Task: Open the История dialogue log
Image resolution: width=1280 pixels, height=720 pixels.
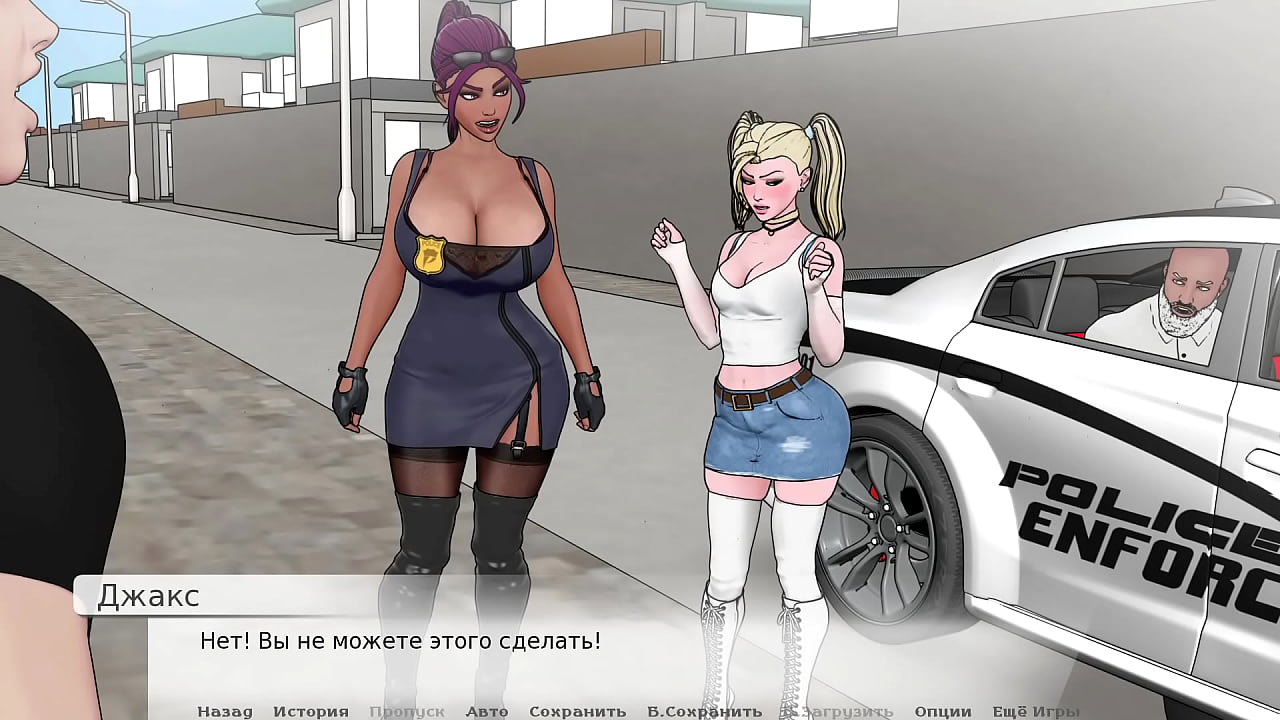Action: pos(310,711)
